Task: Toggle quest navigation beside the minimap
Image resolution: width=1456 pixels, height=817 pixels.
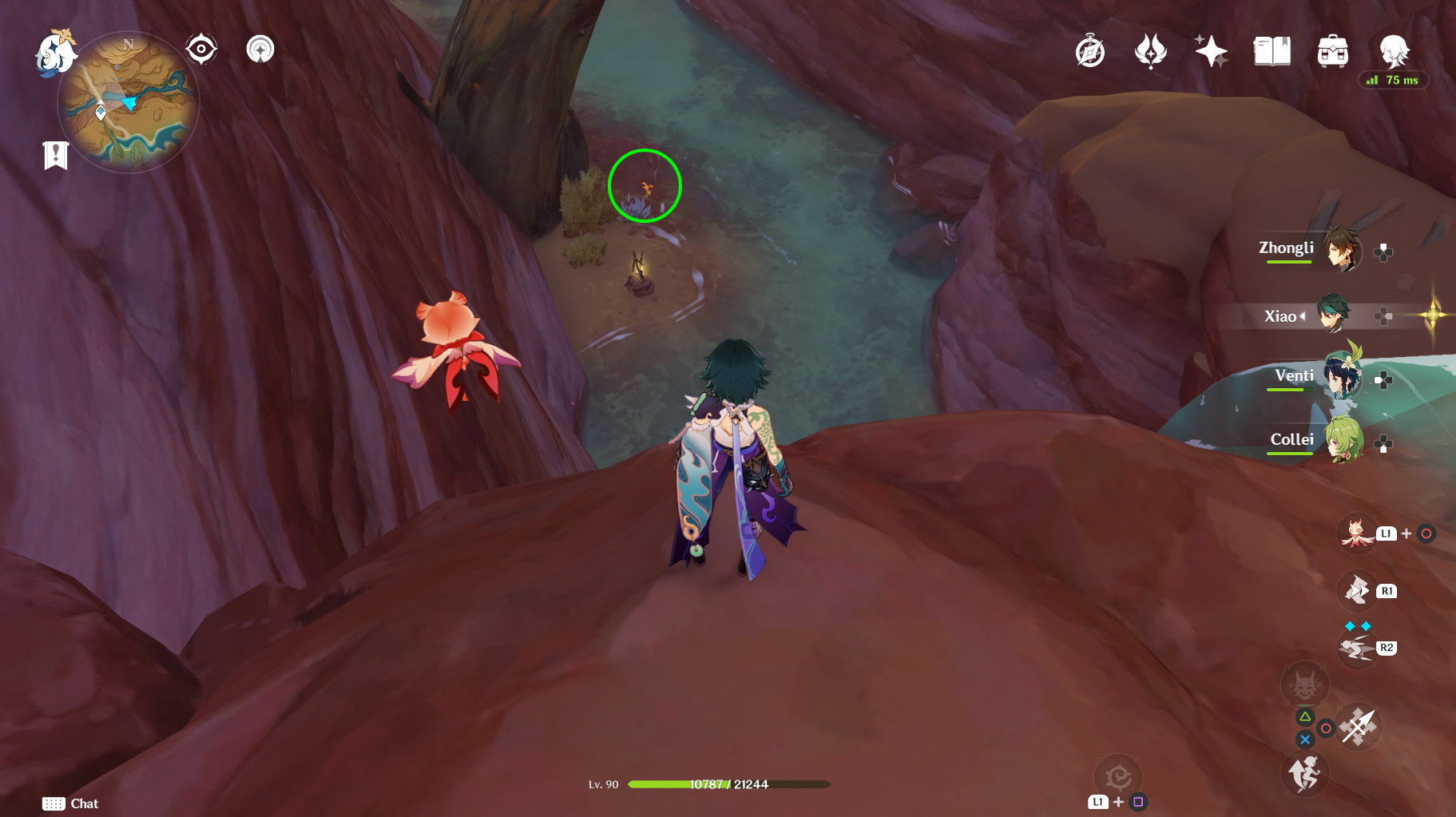Action: [x=200, y=48]
